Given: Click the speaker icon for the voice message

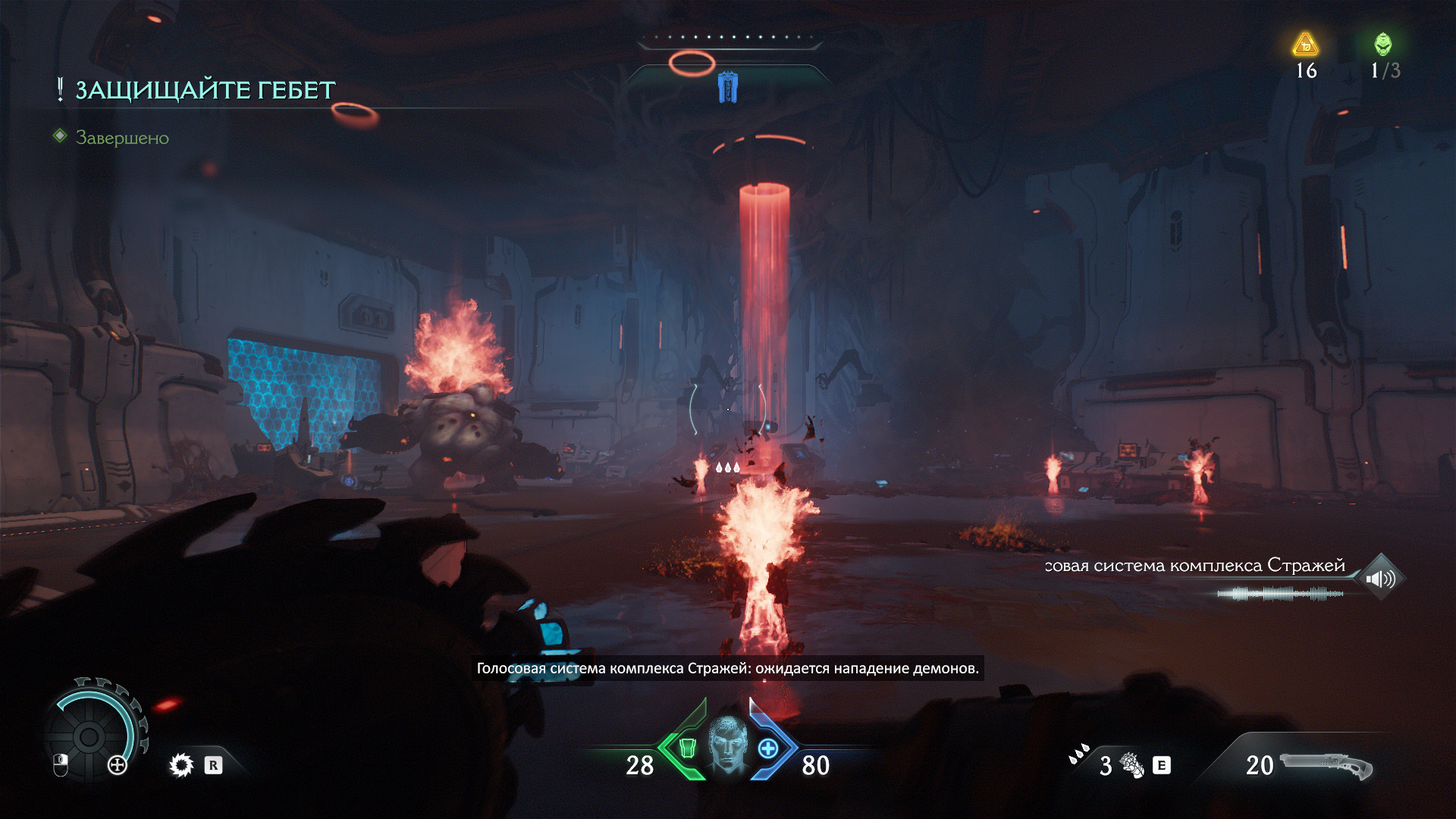Looking at the screenshot, I should tap(1380, 579).
